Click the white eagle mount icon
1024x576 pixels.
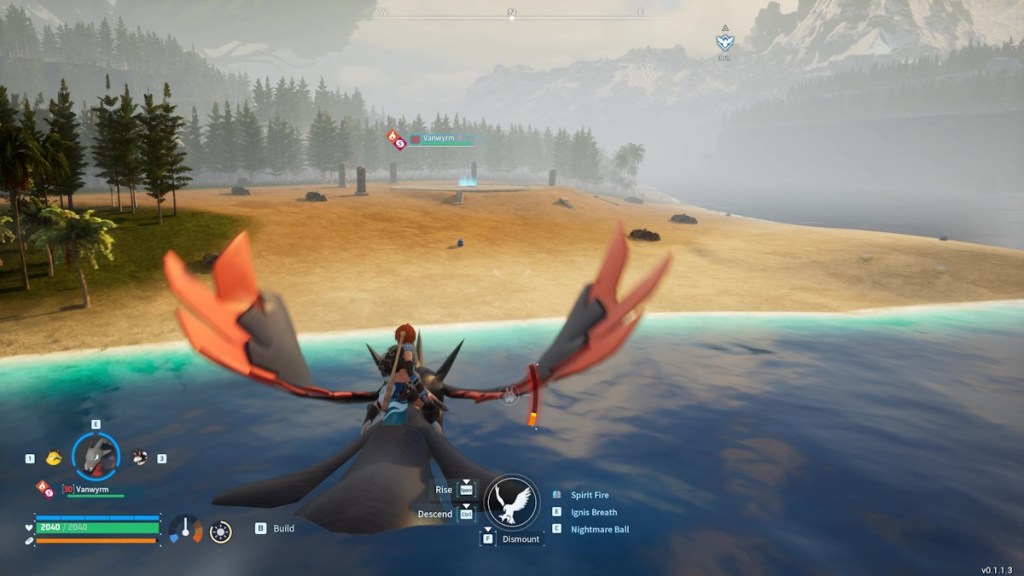click(512, 501)
